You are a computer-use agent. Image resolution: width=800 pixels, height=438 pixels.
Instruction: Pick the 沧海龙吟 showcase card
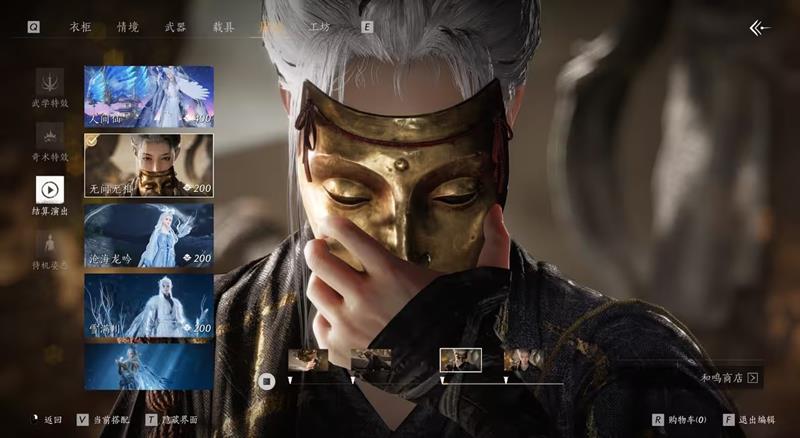pyautogui.click(x=148, y=235)
